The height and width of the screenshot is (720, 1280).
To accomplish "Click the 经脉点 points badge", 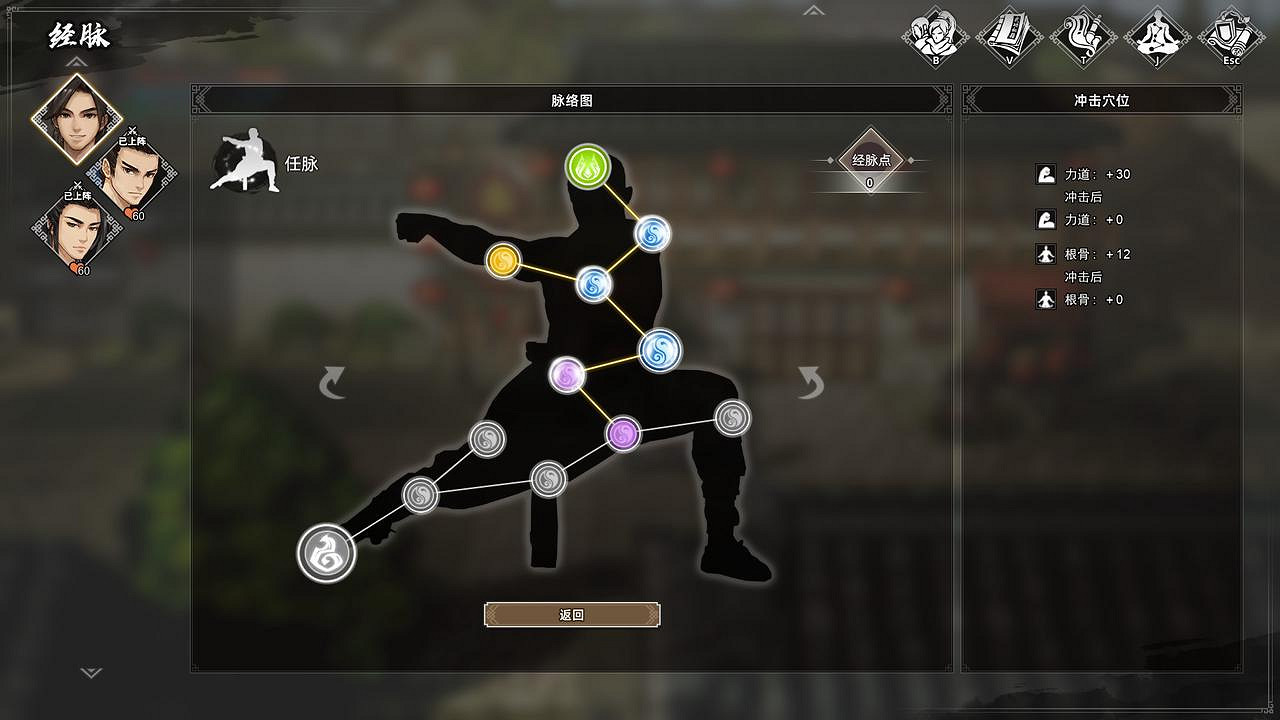I will click(869, 162).
